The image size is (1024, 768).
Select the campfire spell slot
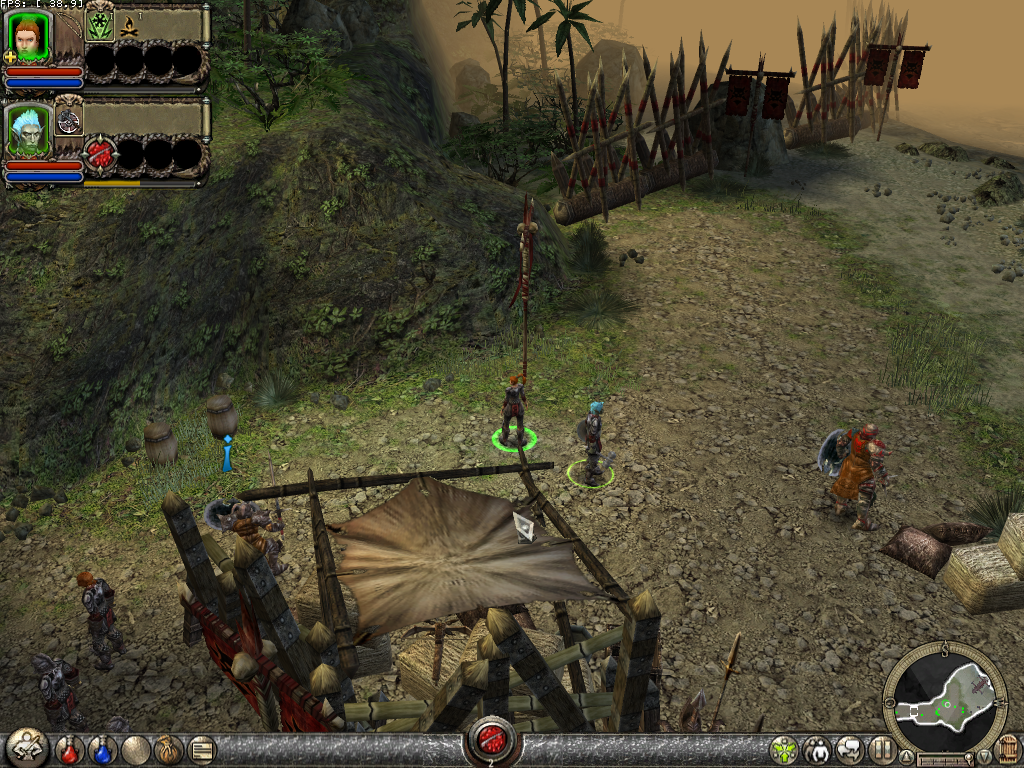click(x=130, y=25)
